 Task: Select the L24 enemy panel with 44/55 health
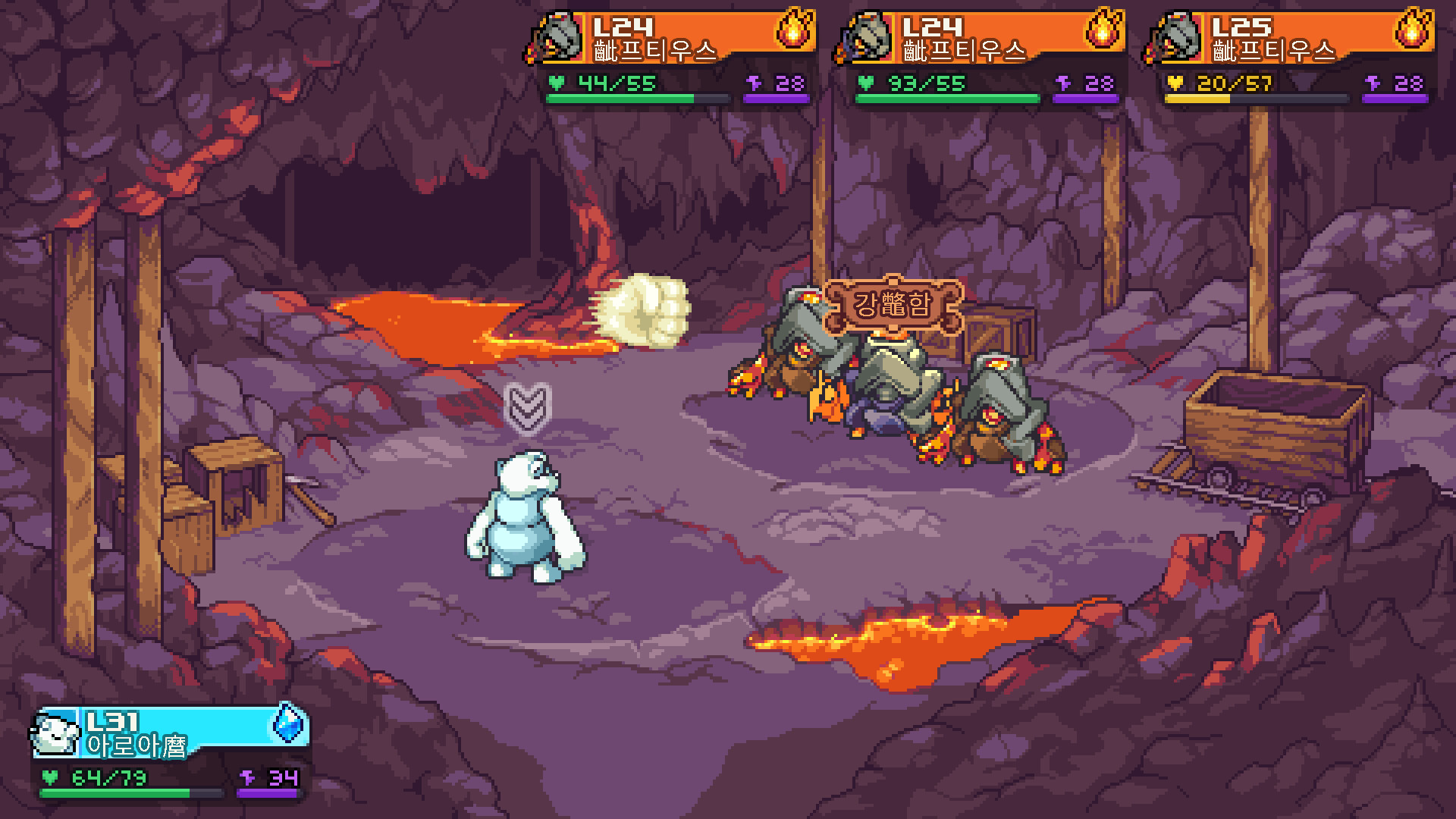click(672, 57)
